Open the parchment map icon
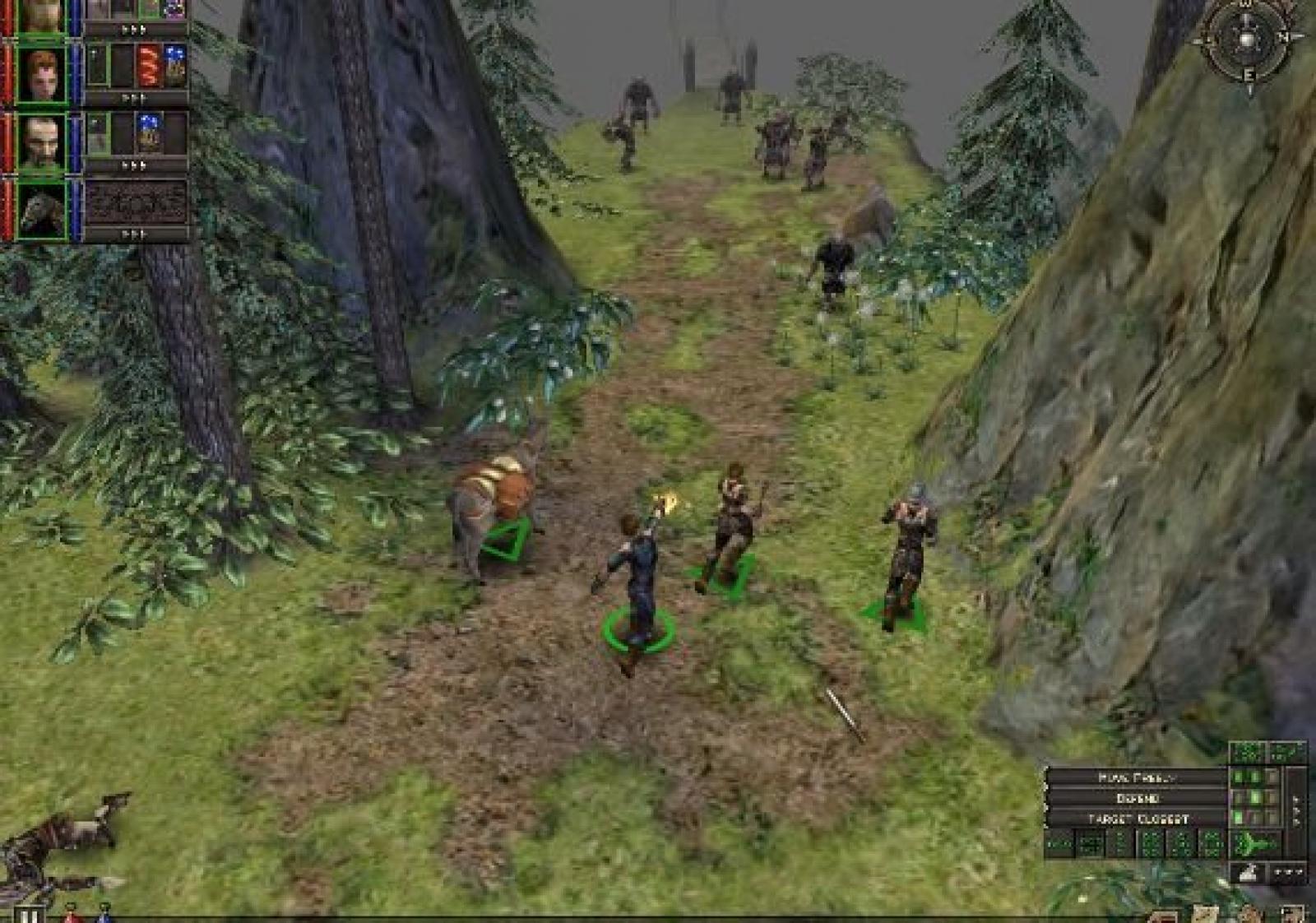Viewport: 1316px width, 923px height. [1206, 915]
